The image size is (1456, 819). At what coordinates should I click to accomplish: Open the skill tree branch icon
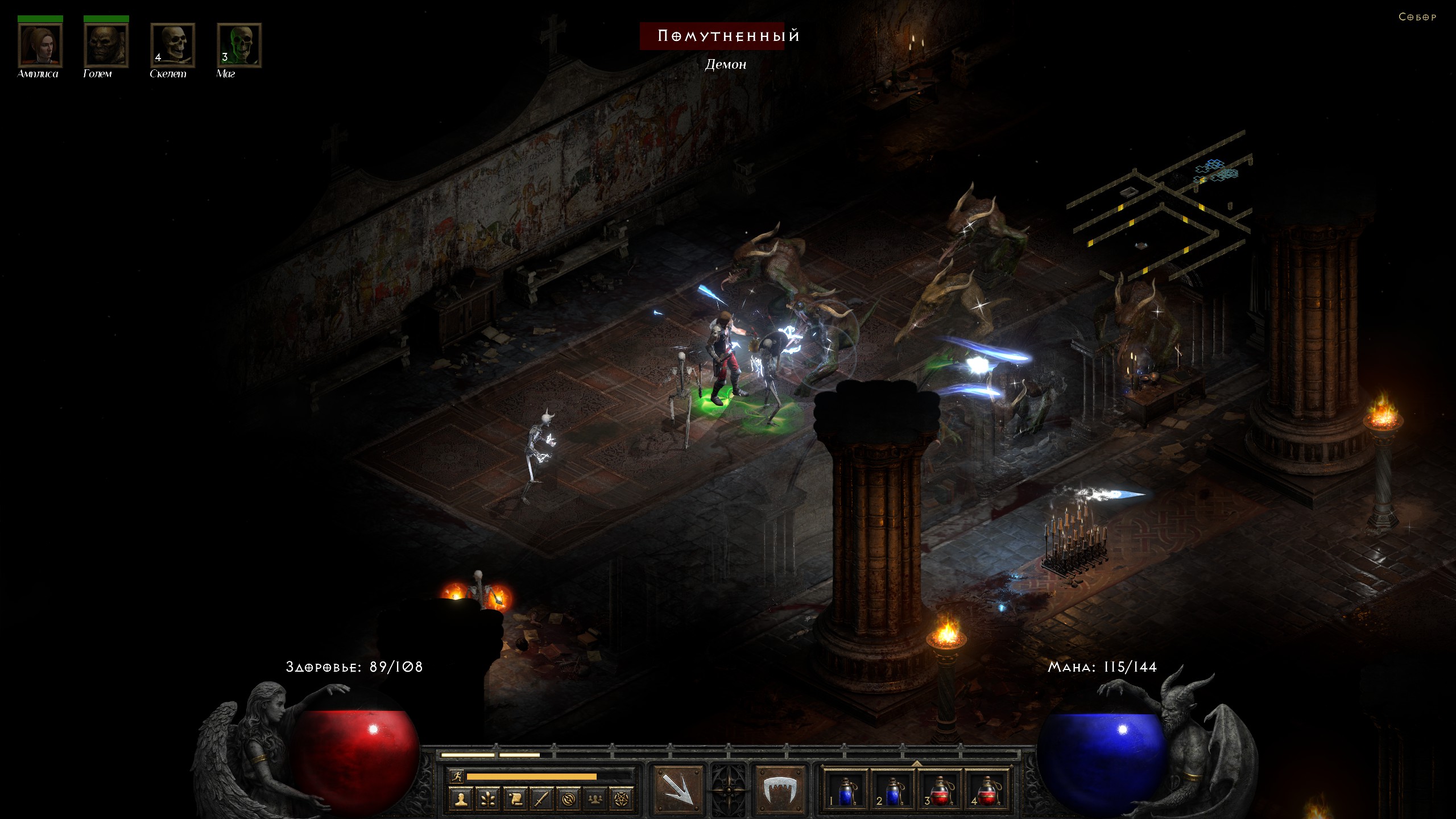[x=488, y=799]
